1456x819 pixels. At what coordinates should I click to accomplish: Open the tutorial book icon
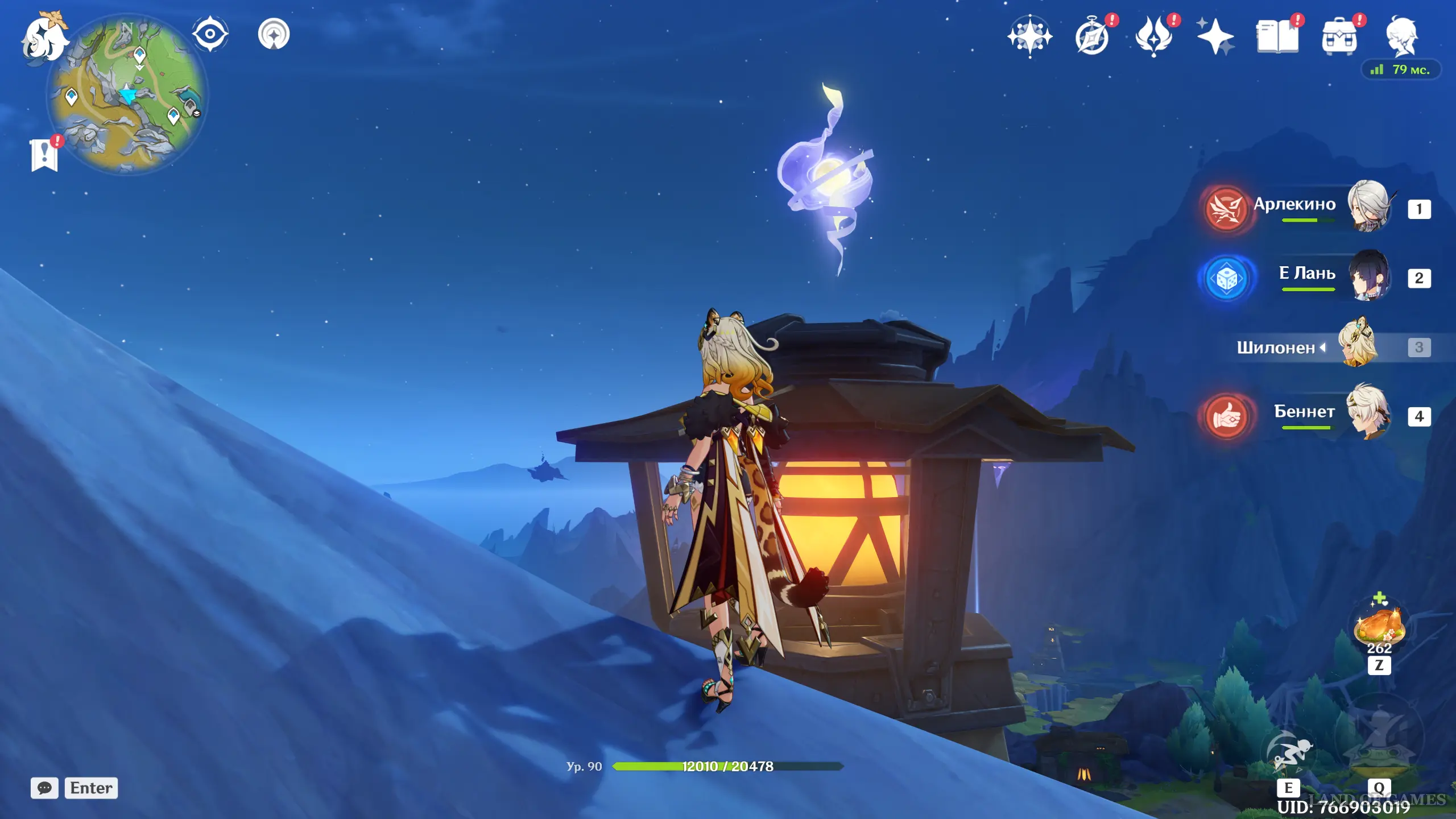pos(1277,38)
